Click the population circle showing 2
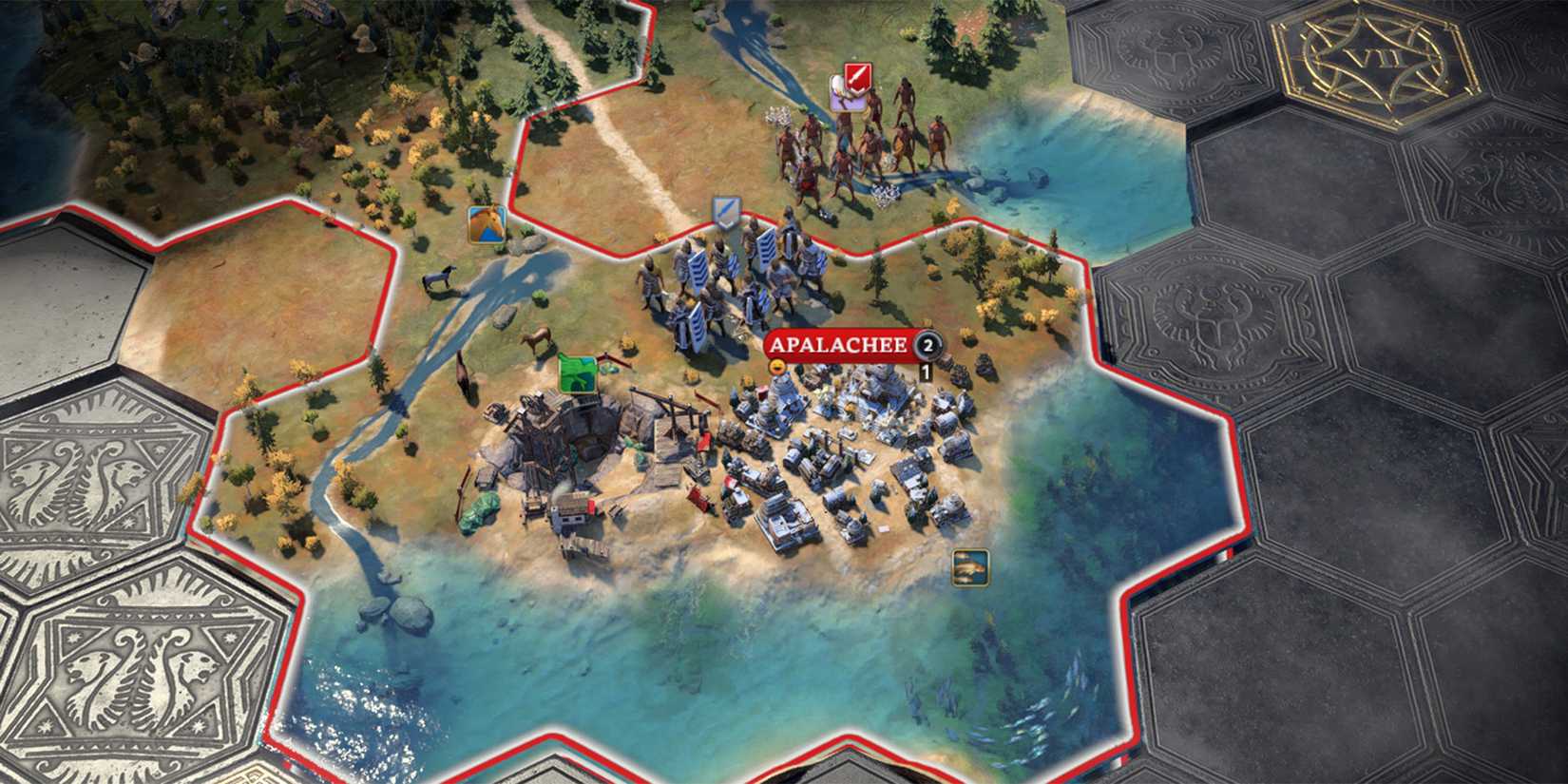 [927, 347]
